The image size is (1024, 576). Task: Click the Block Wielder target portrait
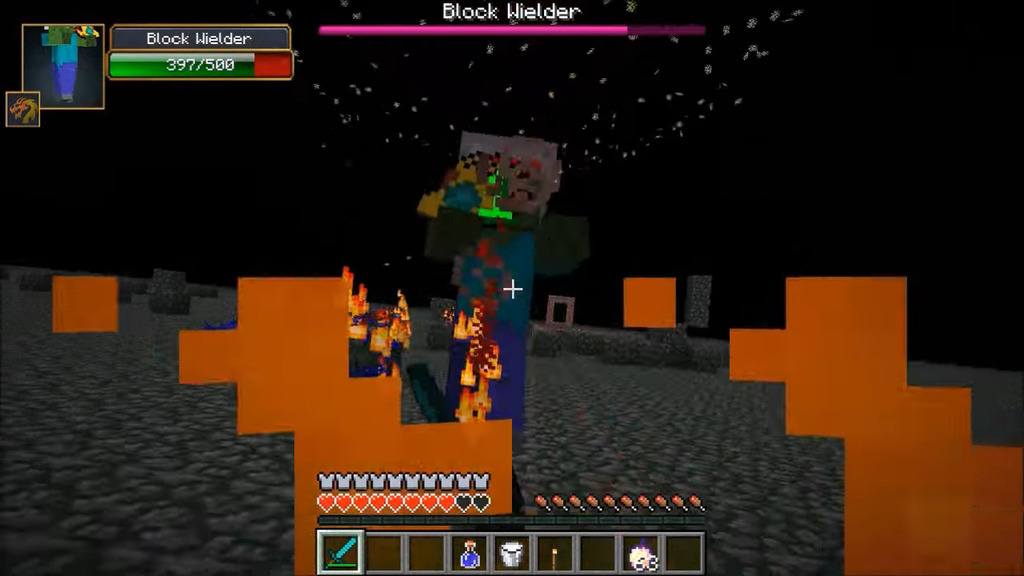coord(64,64)
